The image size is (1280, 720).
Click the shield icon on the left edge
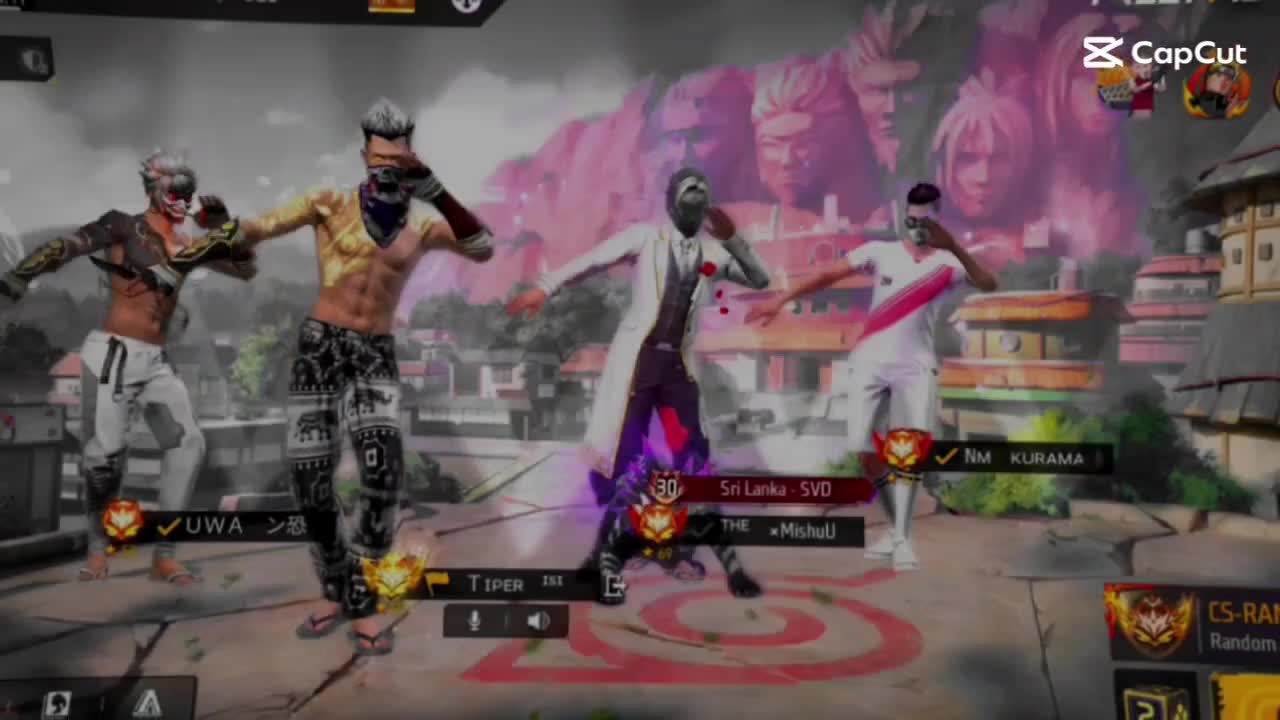32,61
